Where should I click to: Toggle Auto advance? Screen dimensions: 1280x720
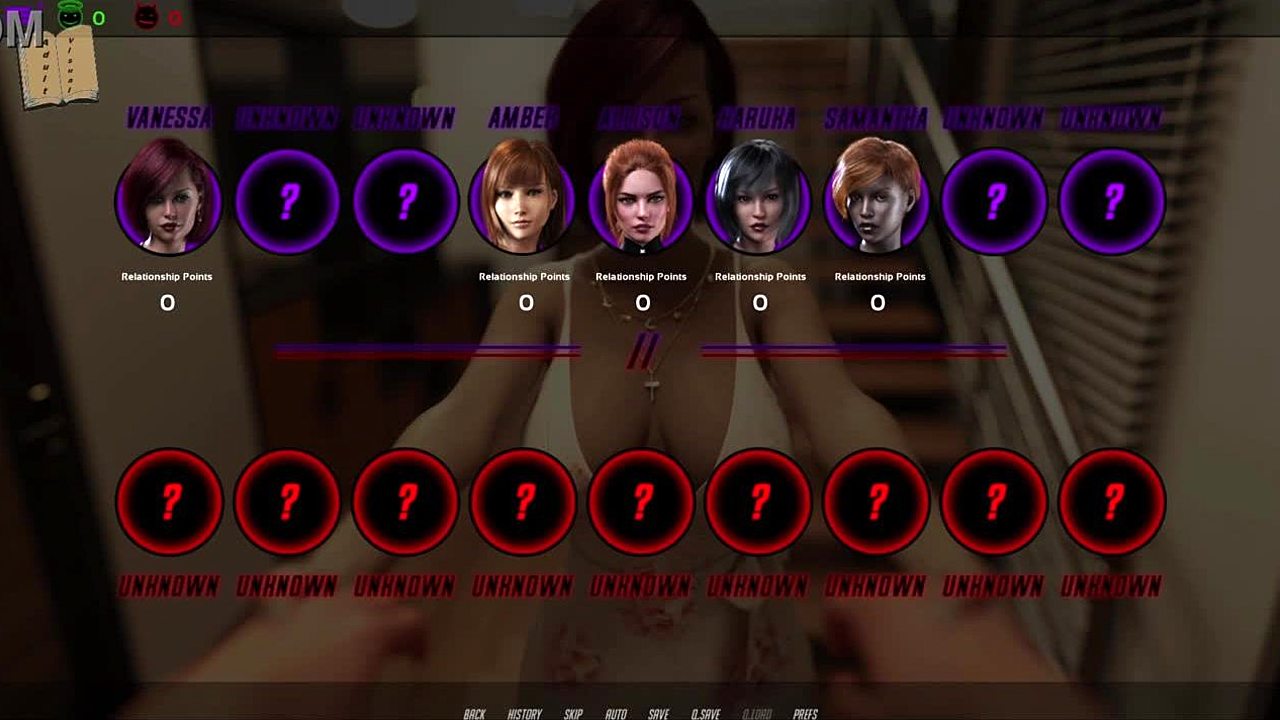(616, 713)
